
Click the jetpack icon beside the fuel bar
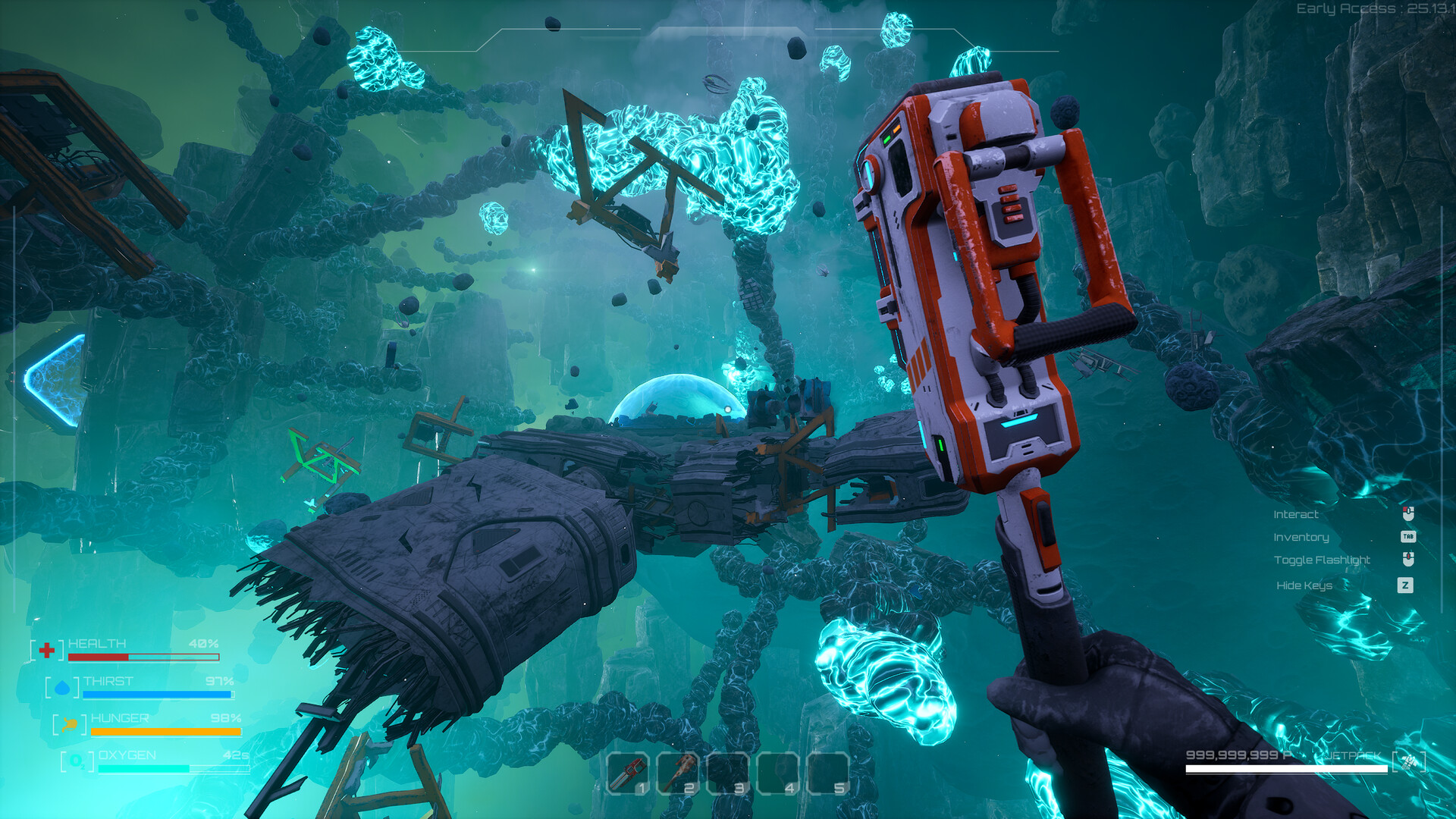click(1408, 761)
